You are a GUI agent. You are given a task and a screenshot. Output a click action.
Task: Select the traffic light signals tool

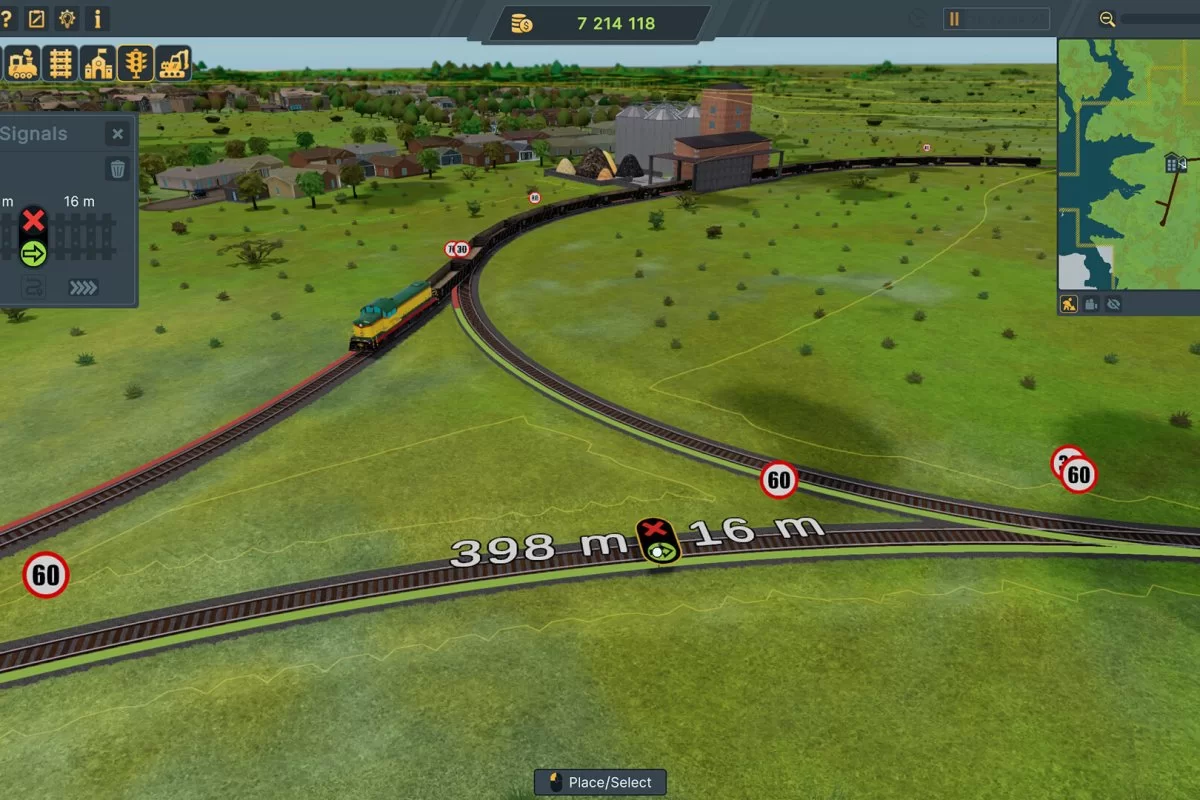coord(135,64)
